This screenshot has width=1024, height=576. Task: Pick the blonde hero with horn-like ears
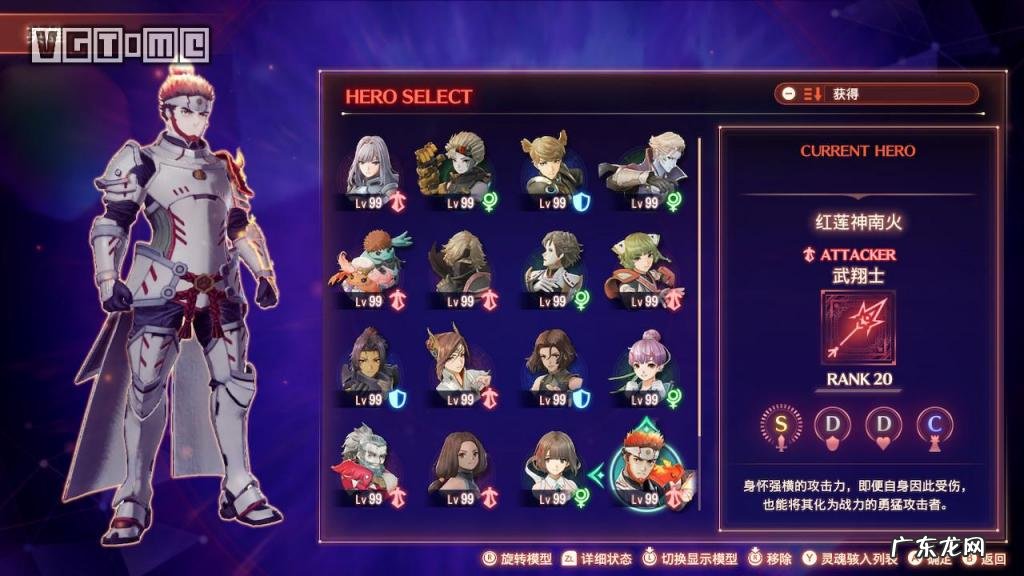point(551,168)
